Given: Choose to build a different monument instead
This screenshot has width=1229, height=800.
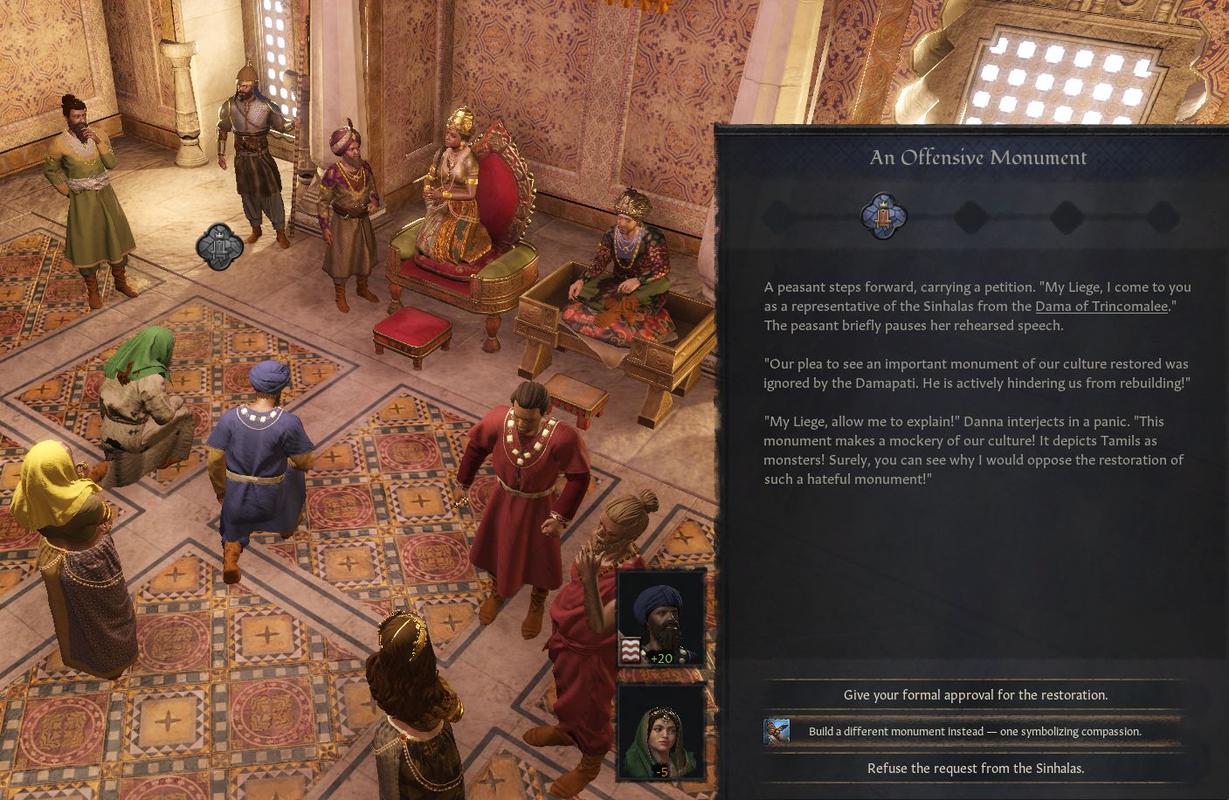Looking at the screenshot, I should 974,731.
